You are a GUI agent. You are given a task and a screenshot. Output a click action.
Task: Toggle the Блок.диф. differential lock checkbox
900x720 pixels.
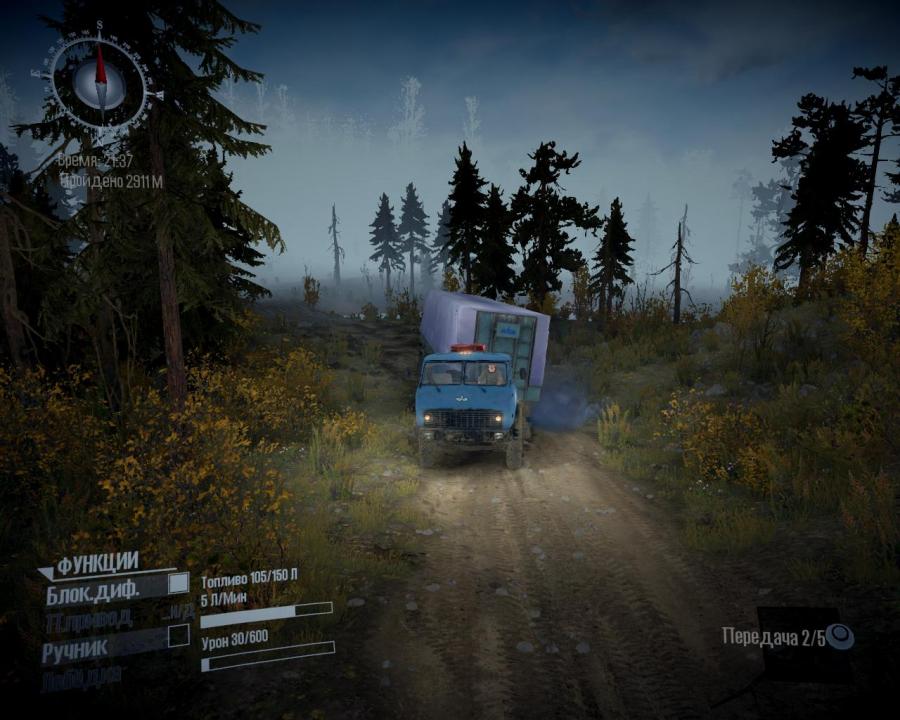178,583
